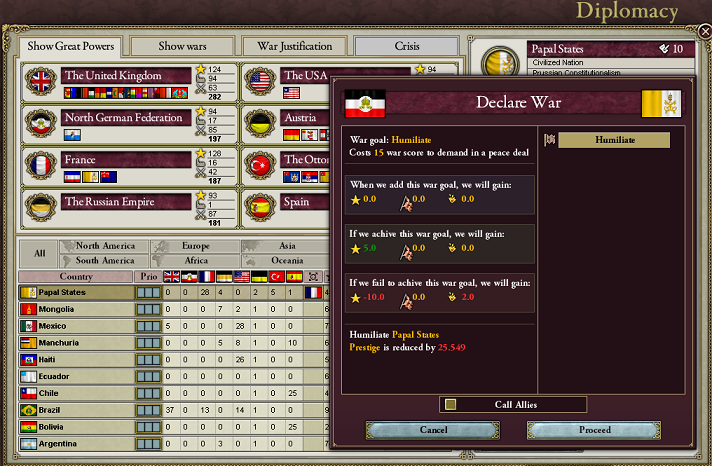Filter countries by North America
Viewport: 712px width, 466px height.
click(x=105, y=246)
